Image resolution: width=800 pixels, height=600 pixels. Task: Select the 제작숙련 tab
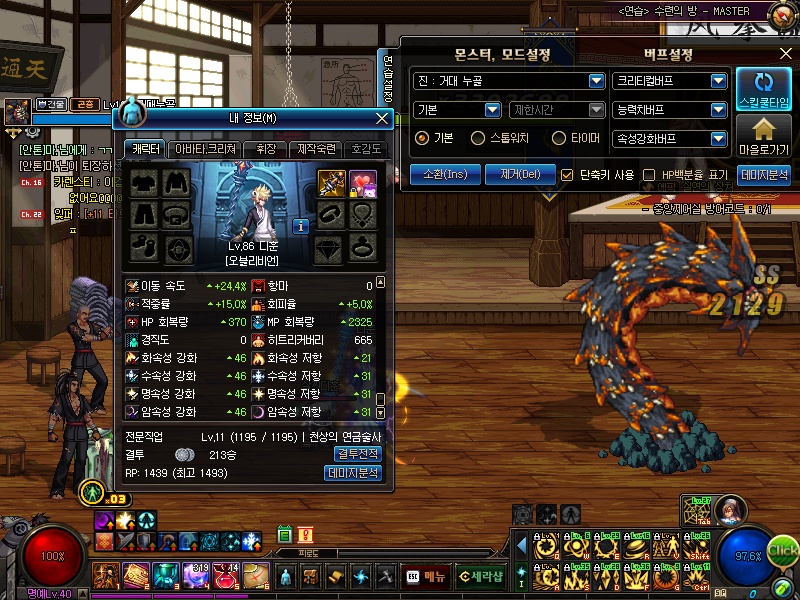tap(316, 149)
